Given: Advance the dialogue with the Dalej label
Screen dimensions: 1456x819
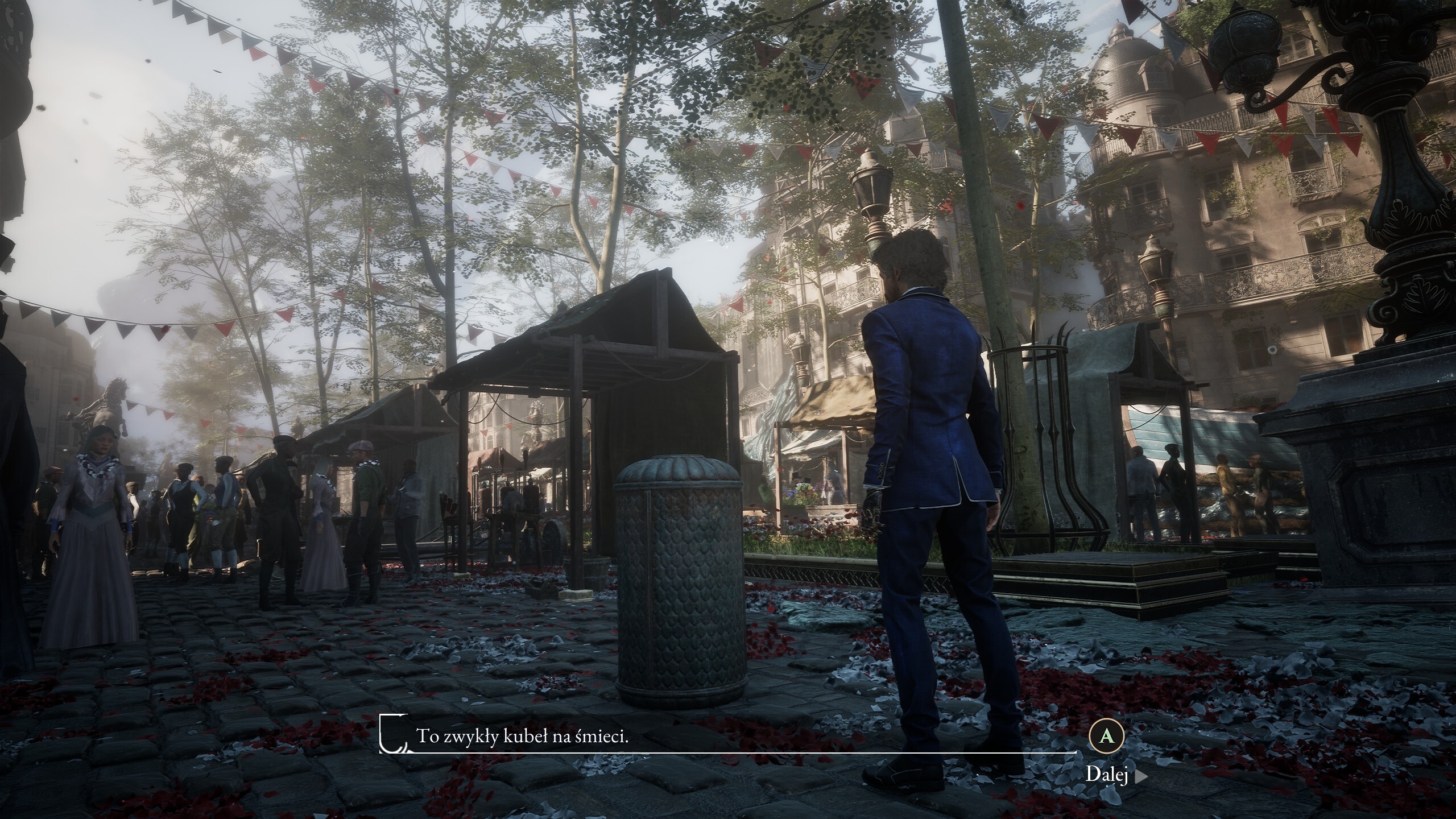Looking at the screenshot, I should pos(1107,775).
